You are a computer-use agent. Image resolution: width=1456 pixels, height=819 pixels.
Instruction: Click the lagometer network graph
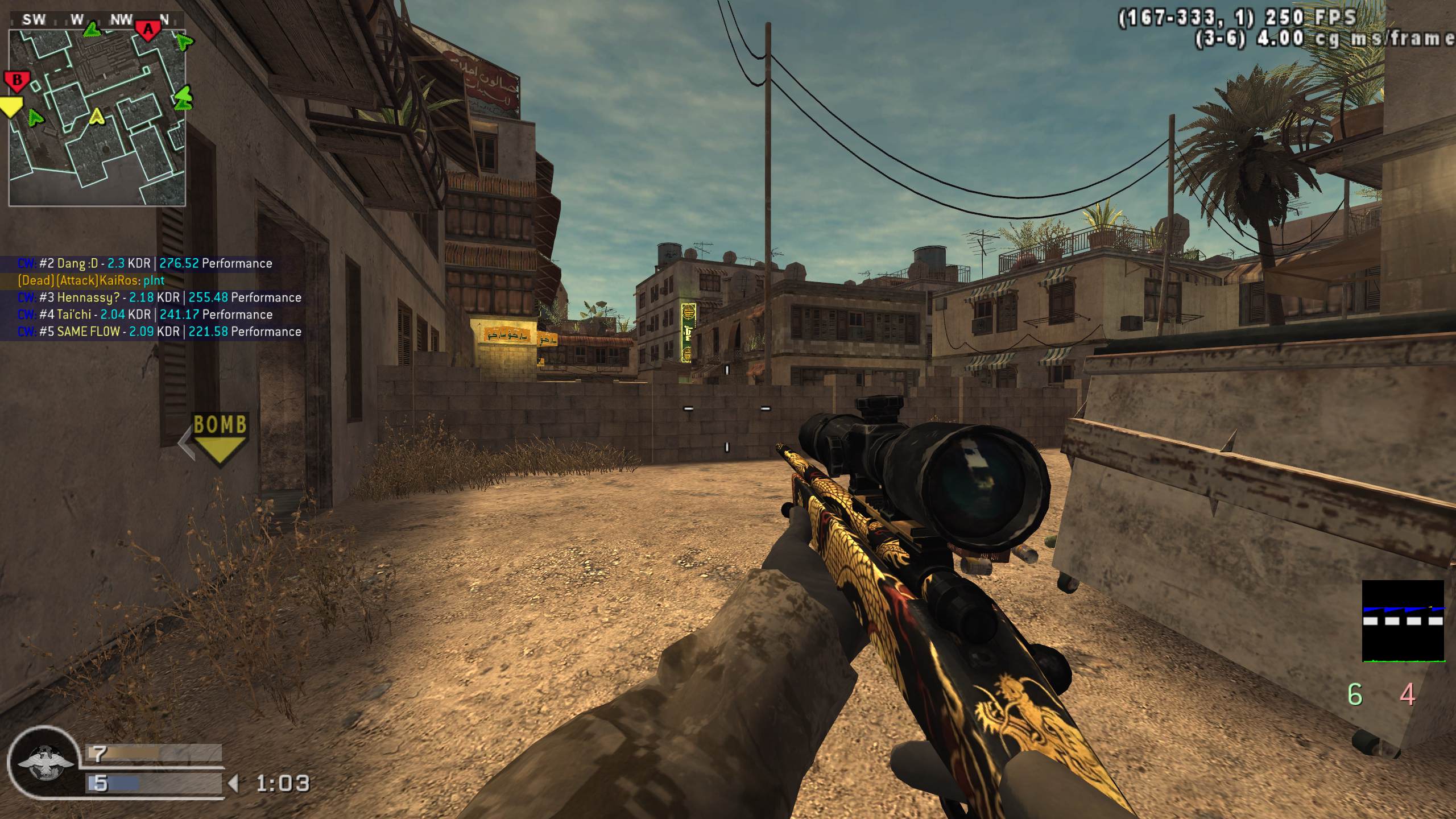point(1403,621)
